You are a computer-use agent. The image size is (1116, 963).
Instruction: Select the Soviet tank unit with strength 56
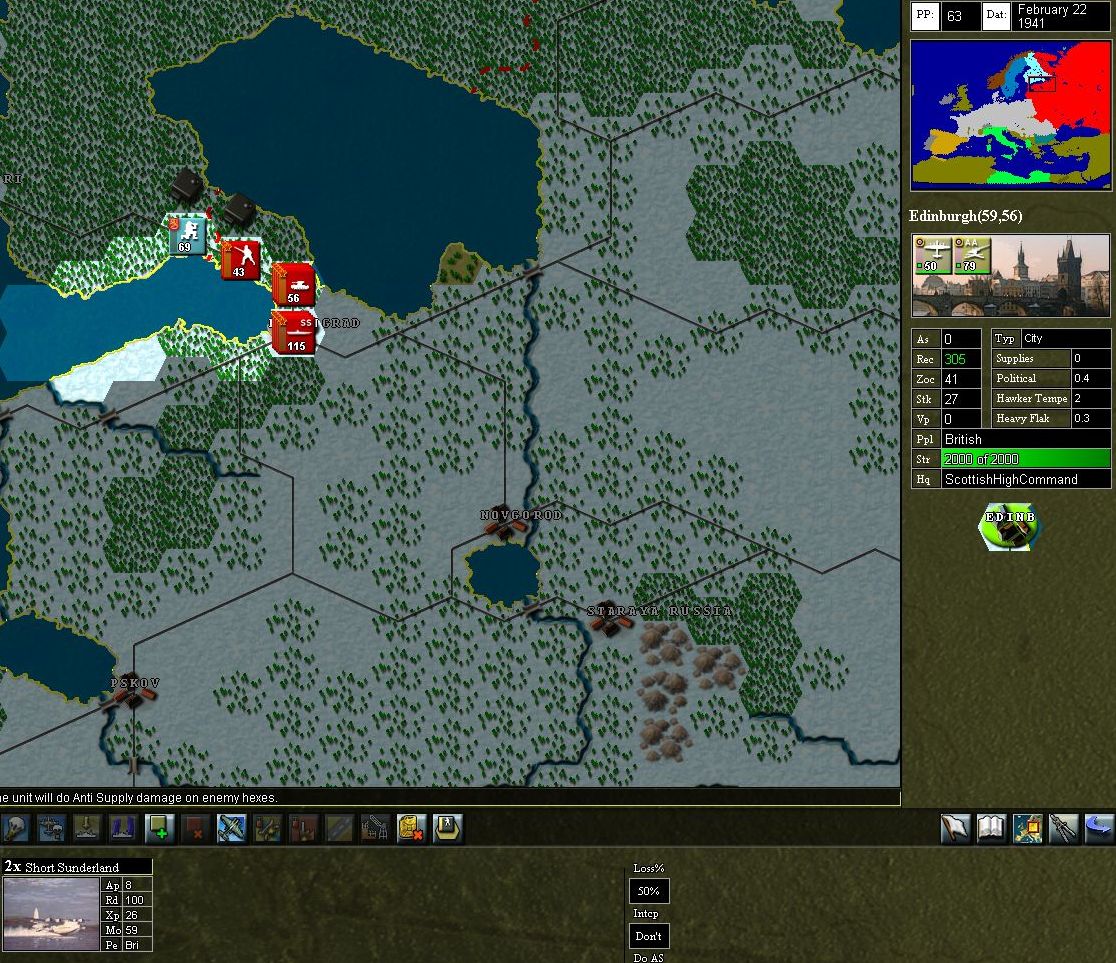click(293, 285)
